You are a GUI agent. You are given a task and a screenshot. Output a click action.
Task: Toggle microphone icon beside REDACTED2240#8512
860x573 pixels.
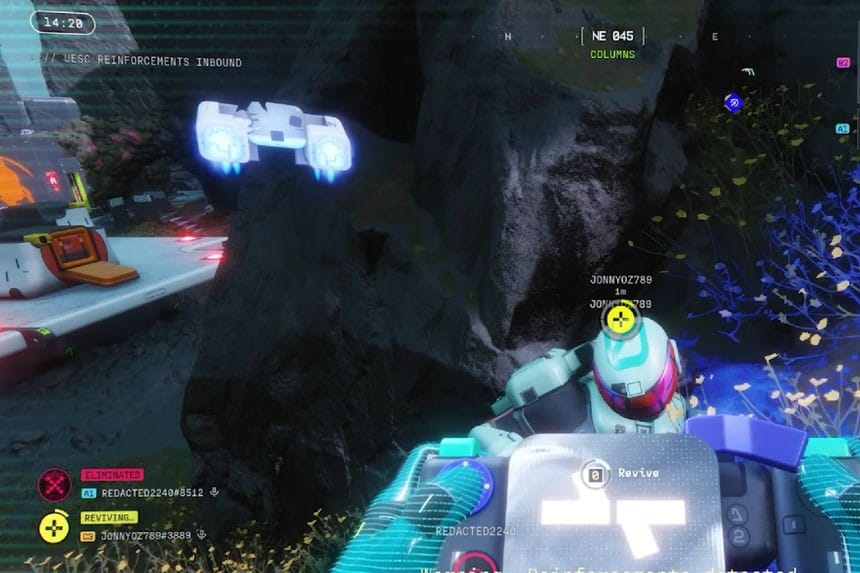(214, 493)
